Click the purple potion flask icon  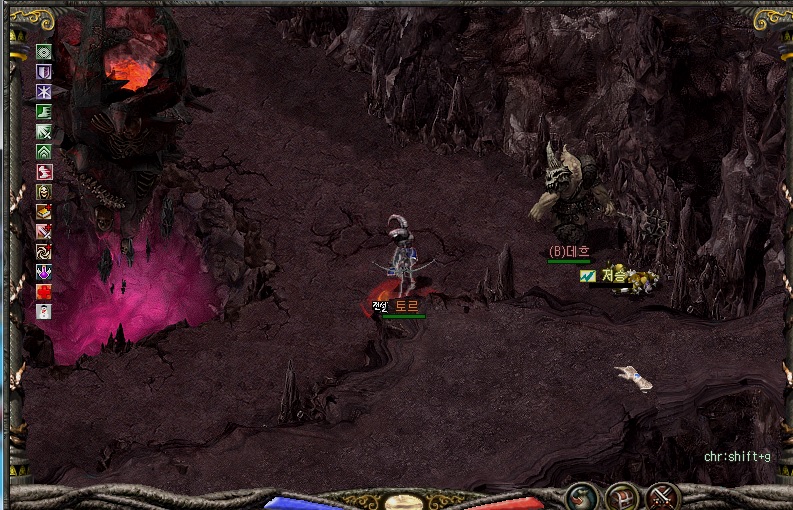pyautogui.click(x=44, y=271)
